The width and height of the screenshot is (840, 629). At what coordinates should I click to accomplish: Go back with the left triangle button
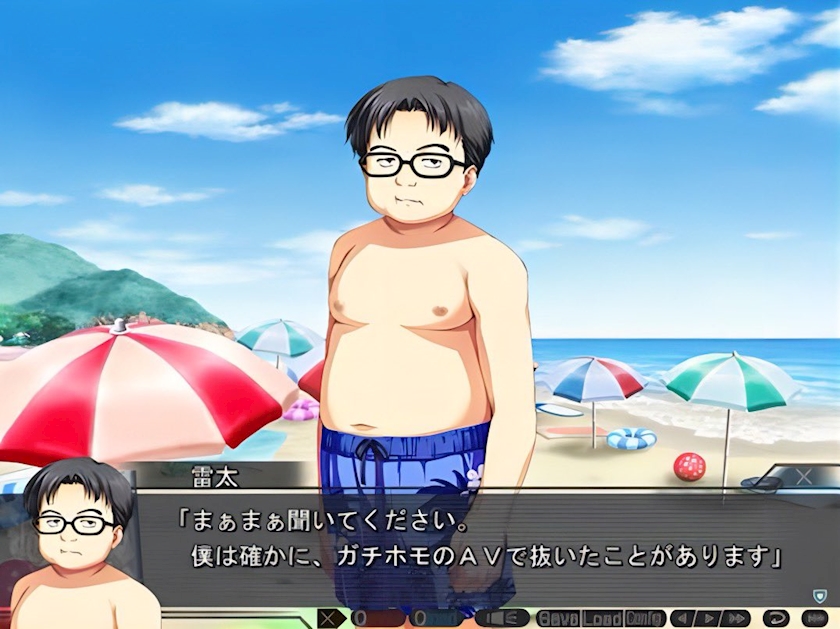coord(684,618)
